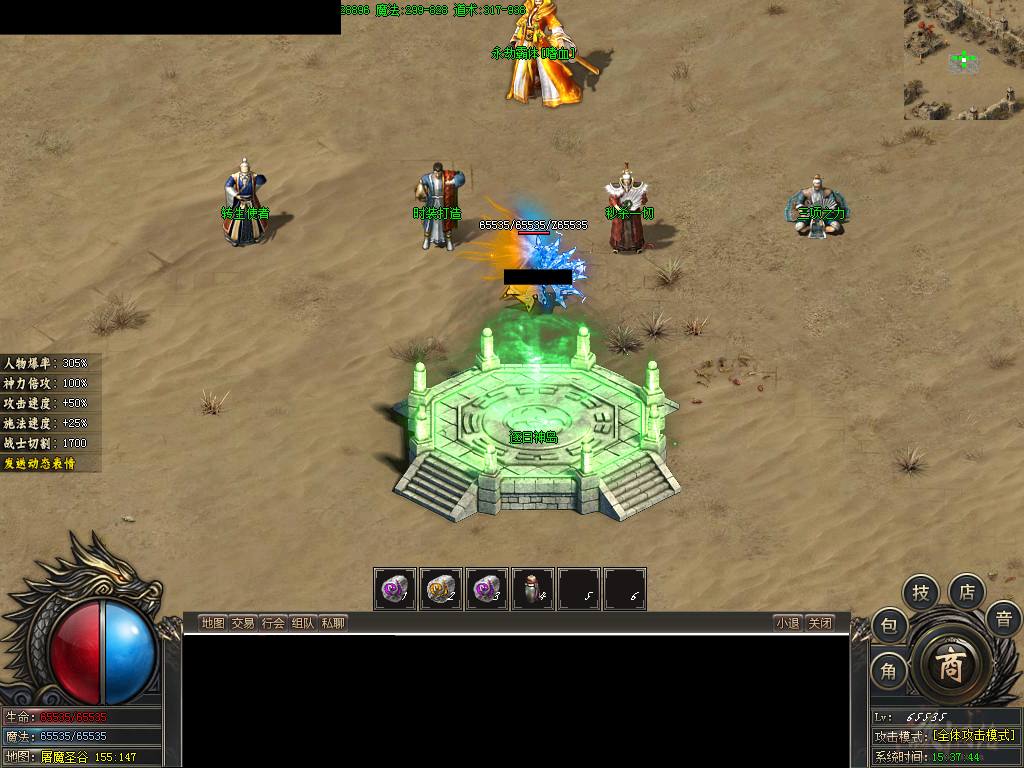Image resolution: width=1024 pixels, height=768 pixels.
Task: Click the 交易 trade button
Action: click(243, 623)
